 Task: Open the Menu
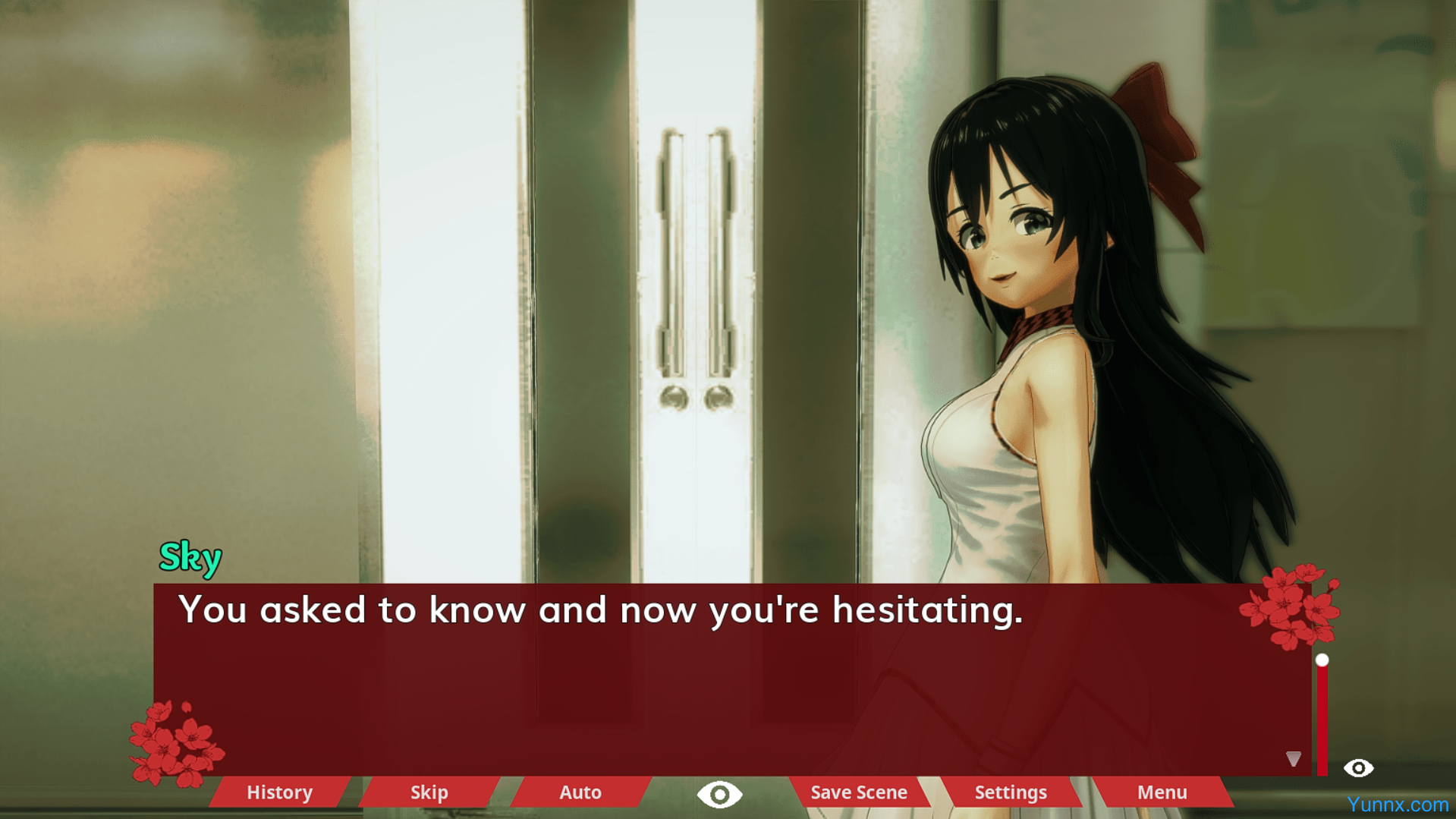1162,792
